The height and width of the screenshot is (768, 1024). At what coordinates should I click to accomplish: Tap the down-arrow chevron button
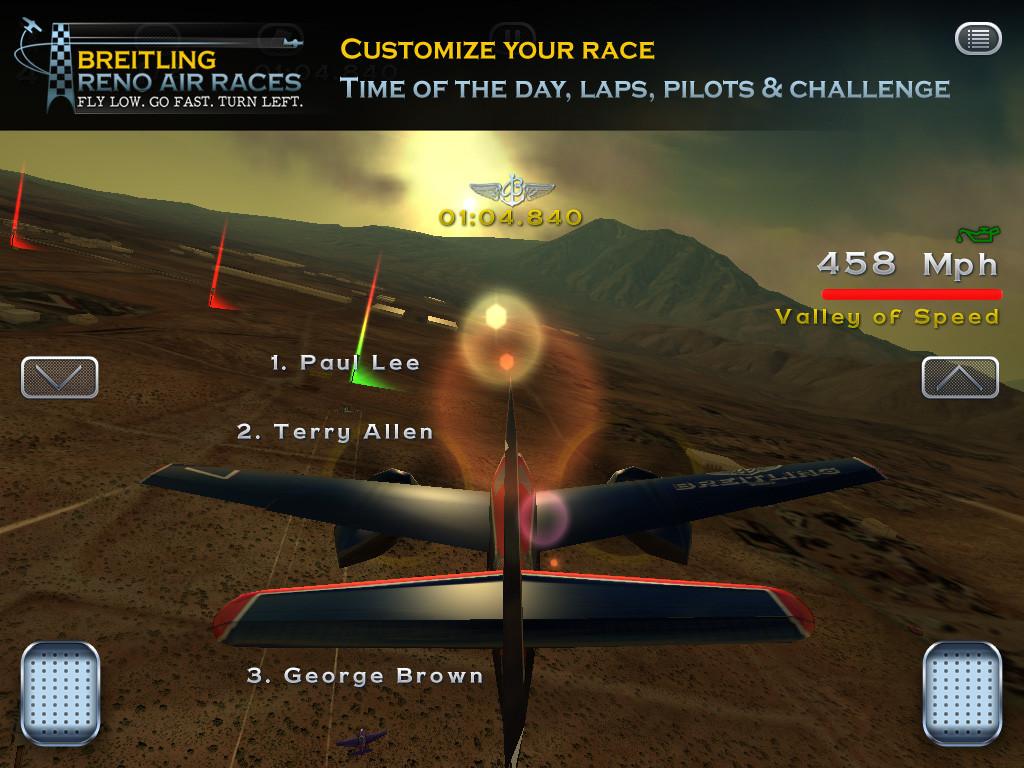(59, 377)
